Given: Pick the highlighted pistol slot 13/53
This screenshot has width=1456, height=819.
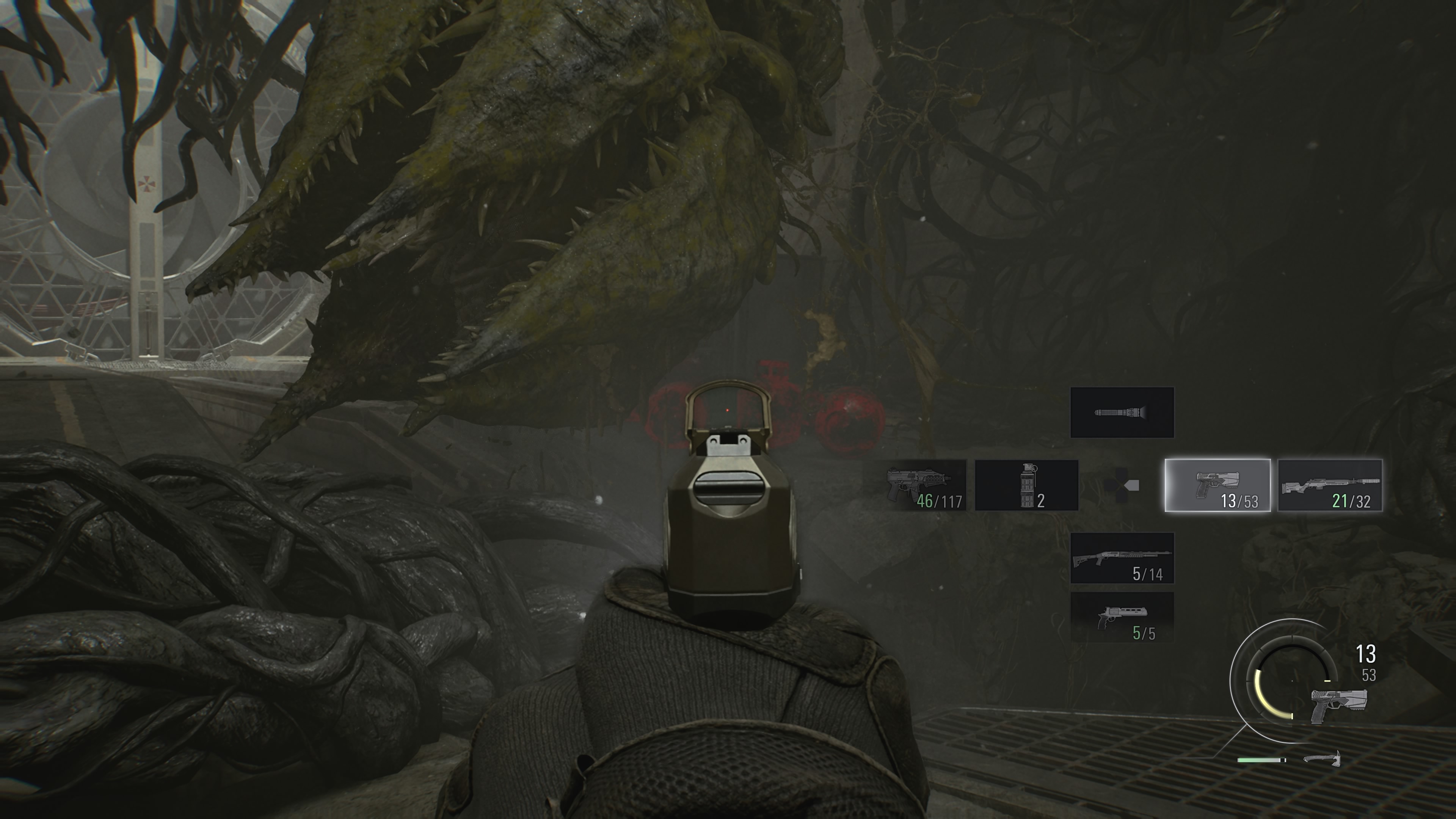Looking at the screenshot, I should (x=1218, y=485).
